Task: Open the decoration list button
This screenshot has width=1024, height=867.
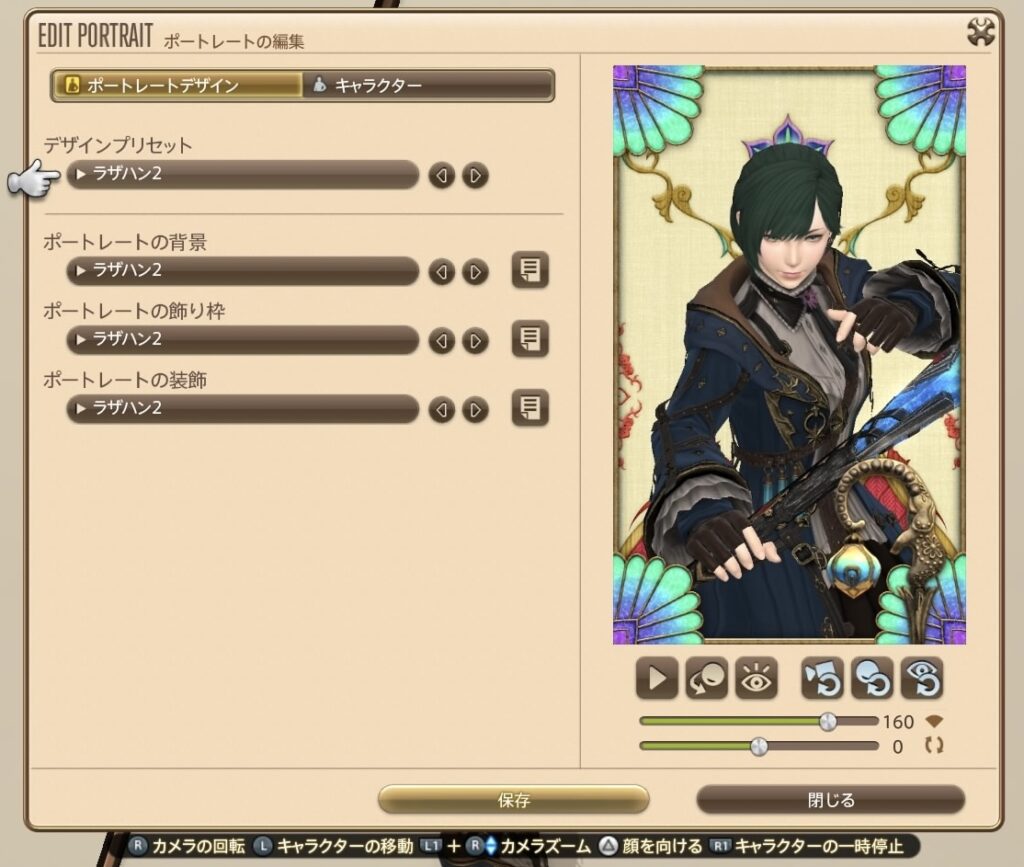Action: [530, 409]
